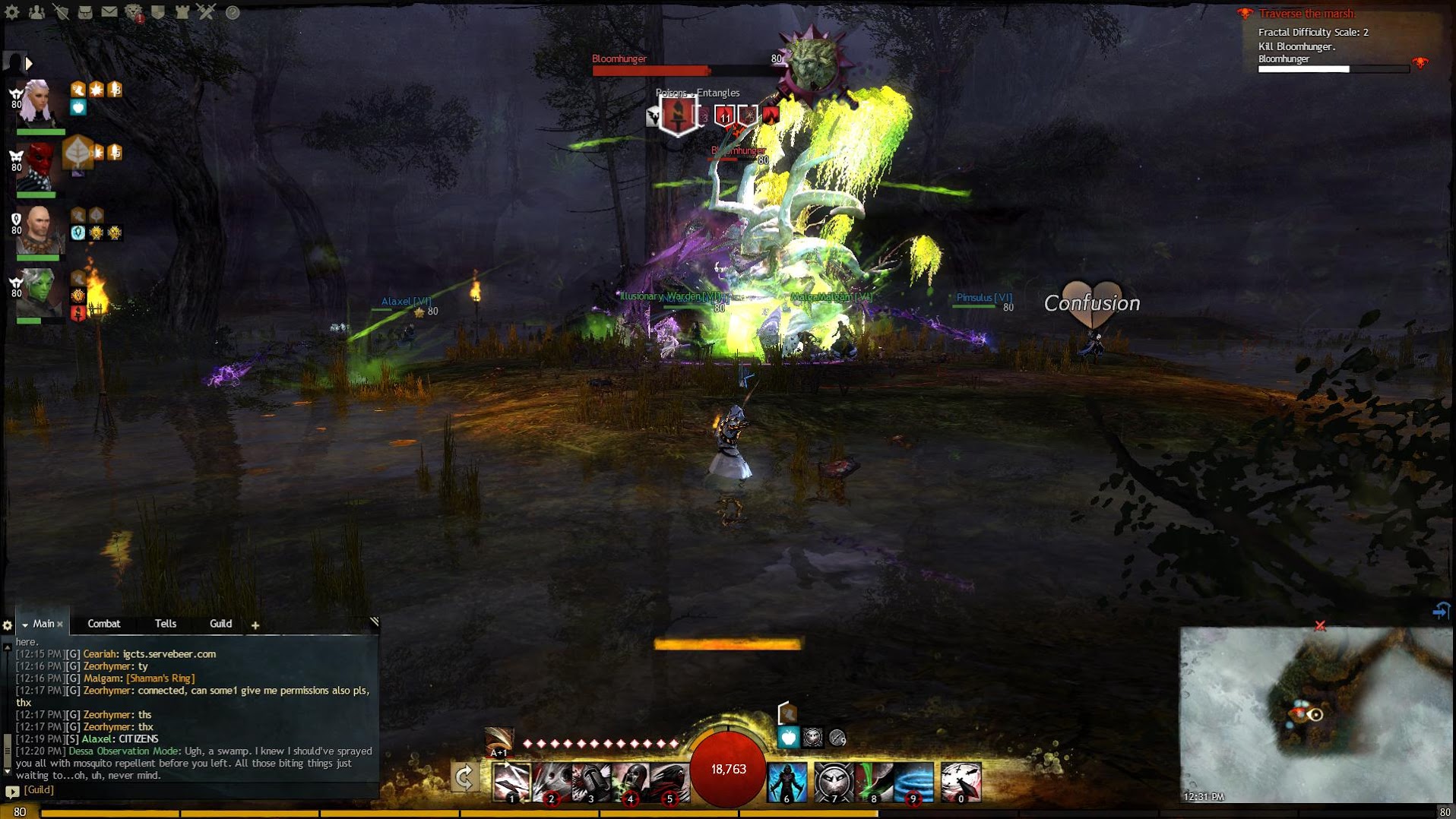The height and width of the screenshot is (819, 1456).
Task: Switch to the Guild chat tab
Action: point(220,624)
